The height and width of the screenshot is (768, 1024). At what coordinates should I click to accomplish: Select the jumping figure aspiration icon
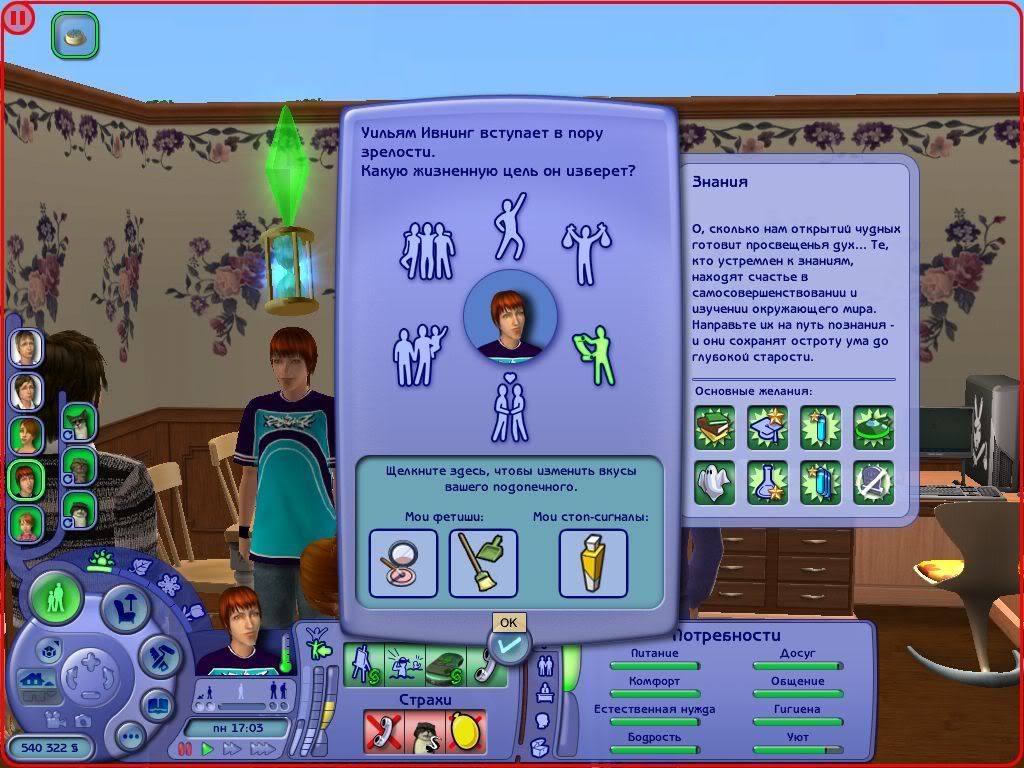pyautogui.click(x=510, y=226)
